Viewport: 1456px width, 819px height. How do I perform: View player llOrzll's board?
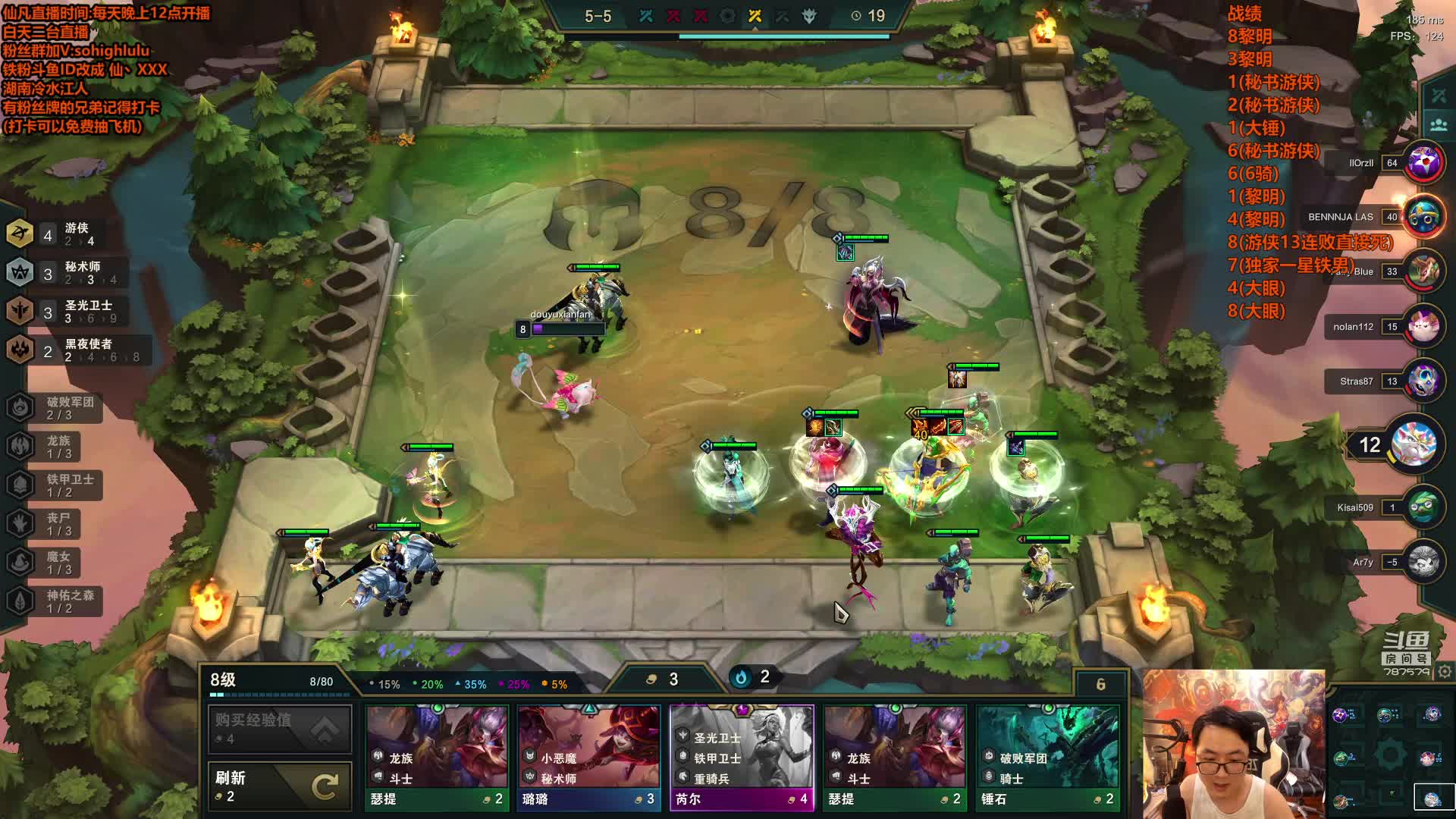(1423, 162)
